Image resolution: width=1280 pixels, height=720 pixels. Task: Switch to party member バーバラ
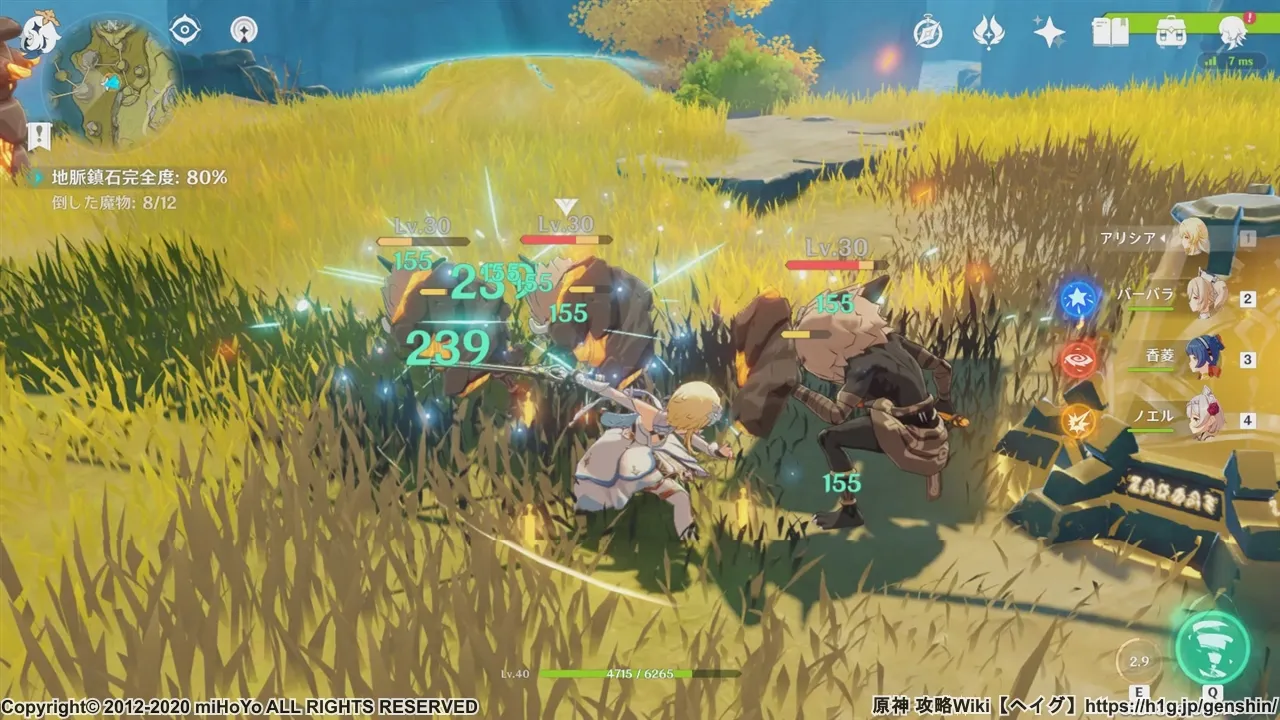pos(1208,297)
